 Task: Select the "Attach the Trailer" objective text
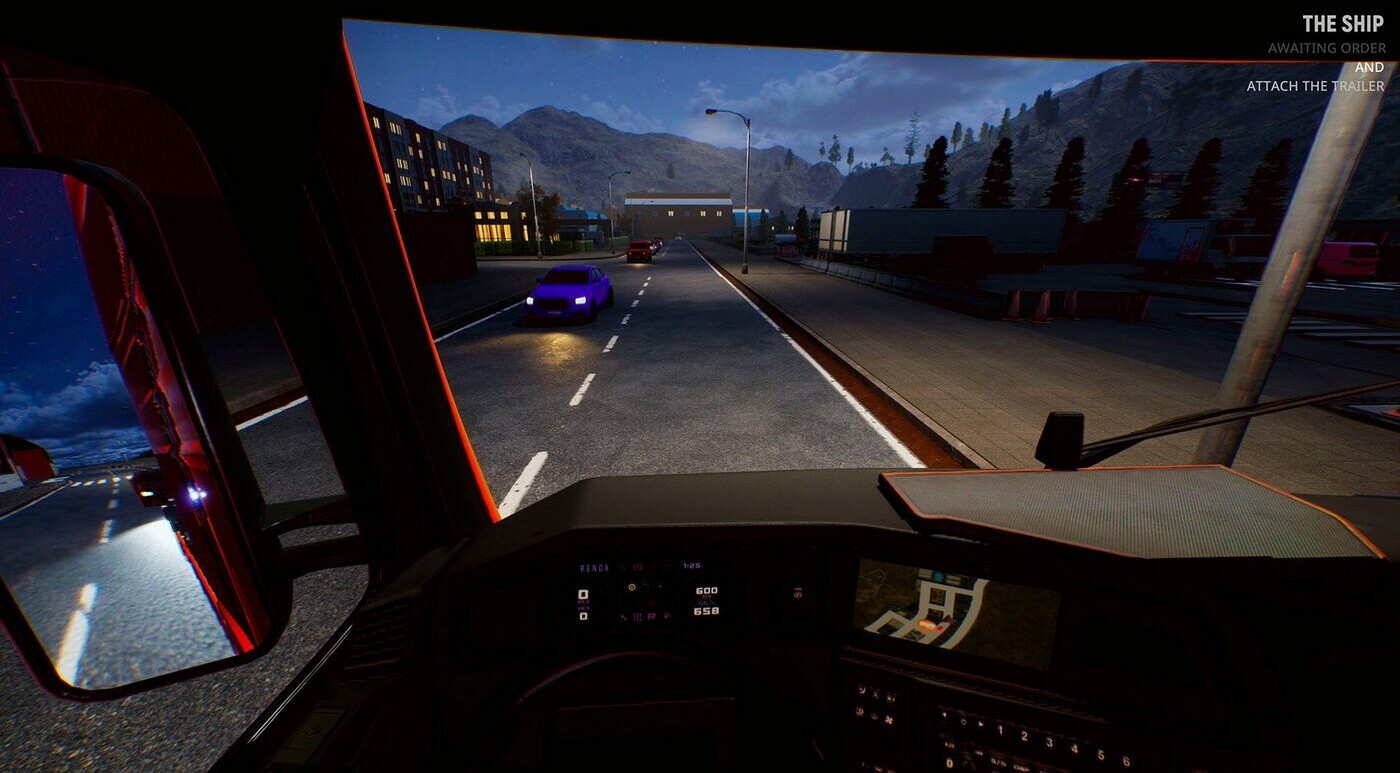click(x=1315, y=86)
